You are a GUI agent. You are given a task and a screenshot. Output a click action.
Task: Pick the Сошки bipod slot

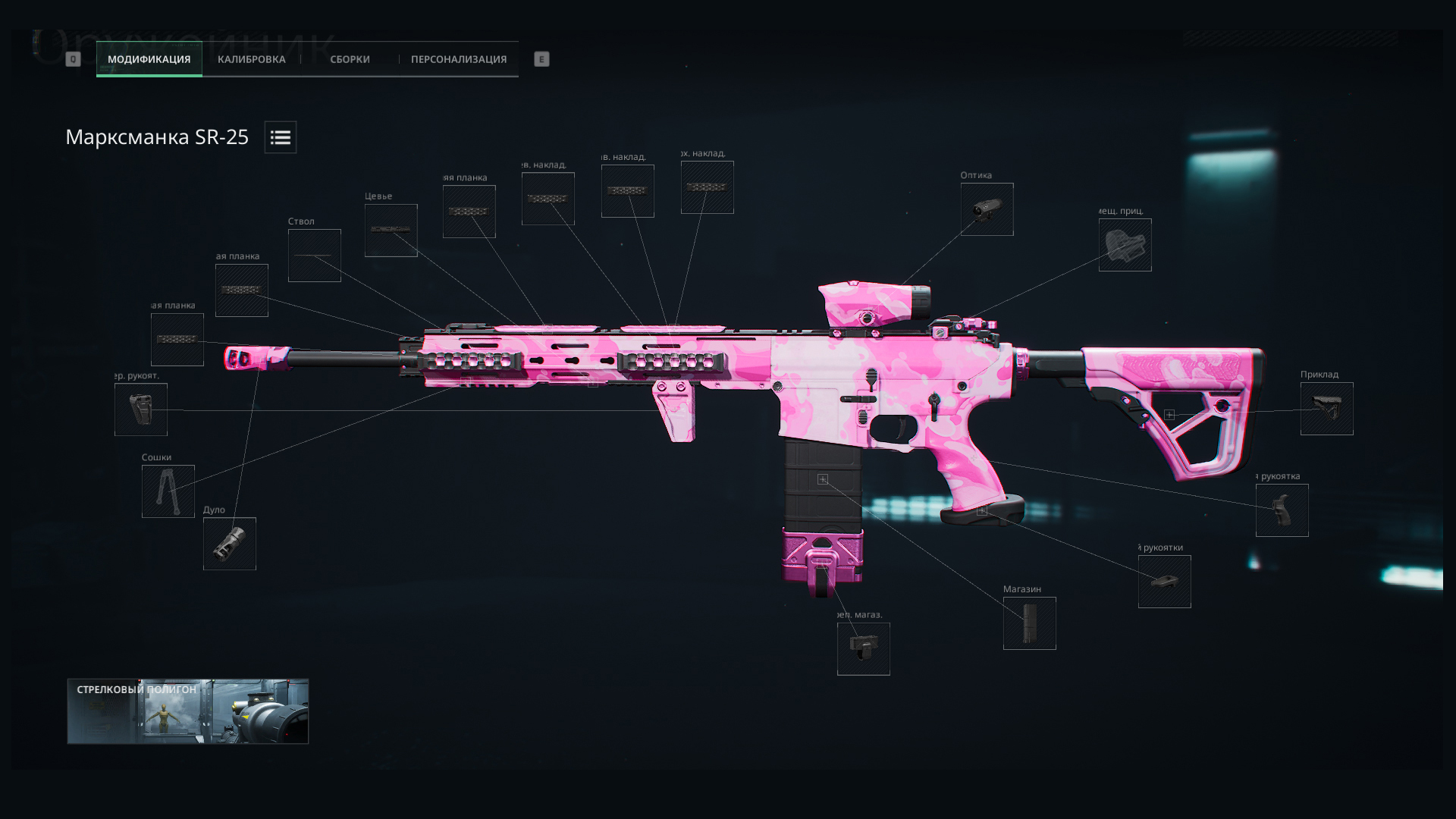pos(168,491)
